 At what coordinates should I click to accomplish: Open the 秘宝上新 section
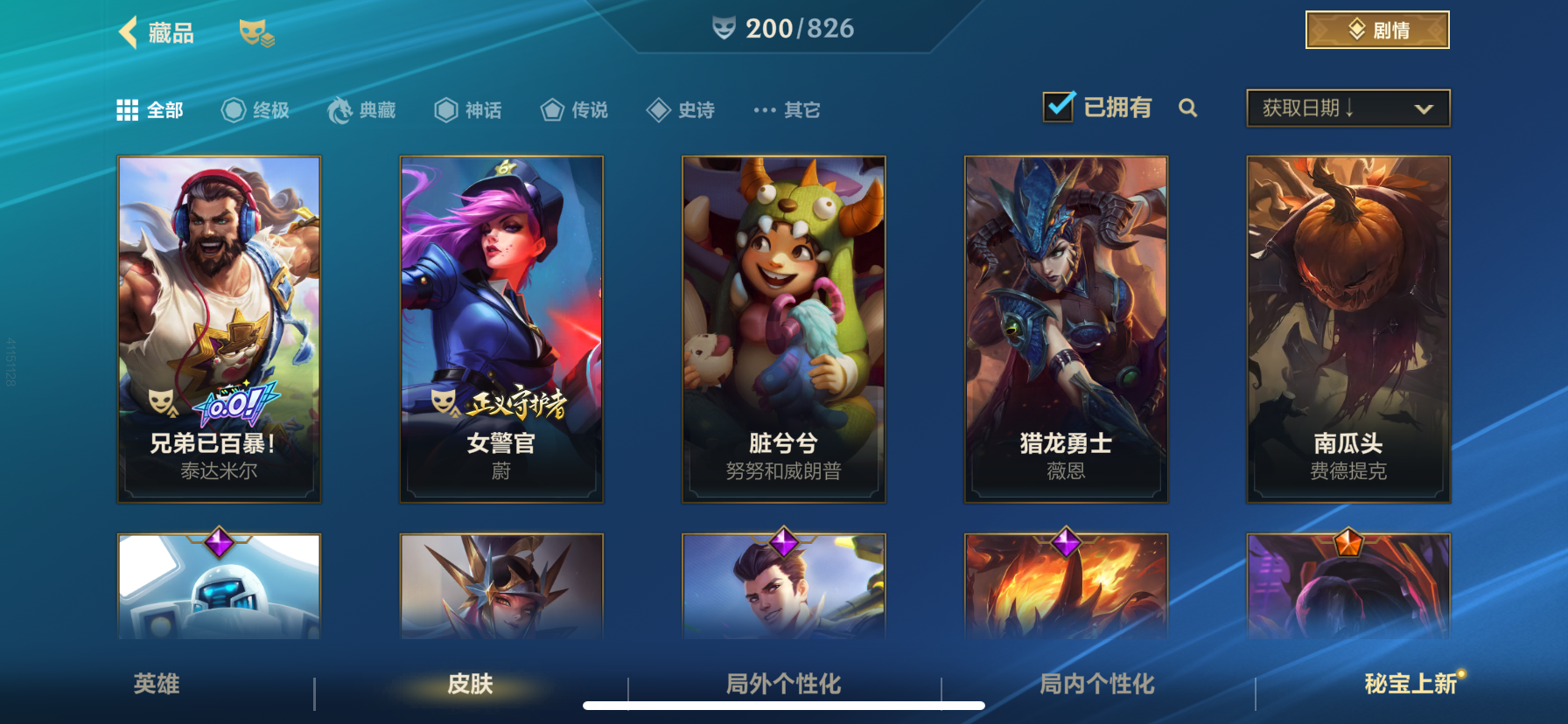1412,686
